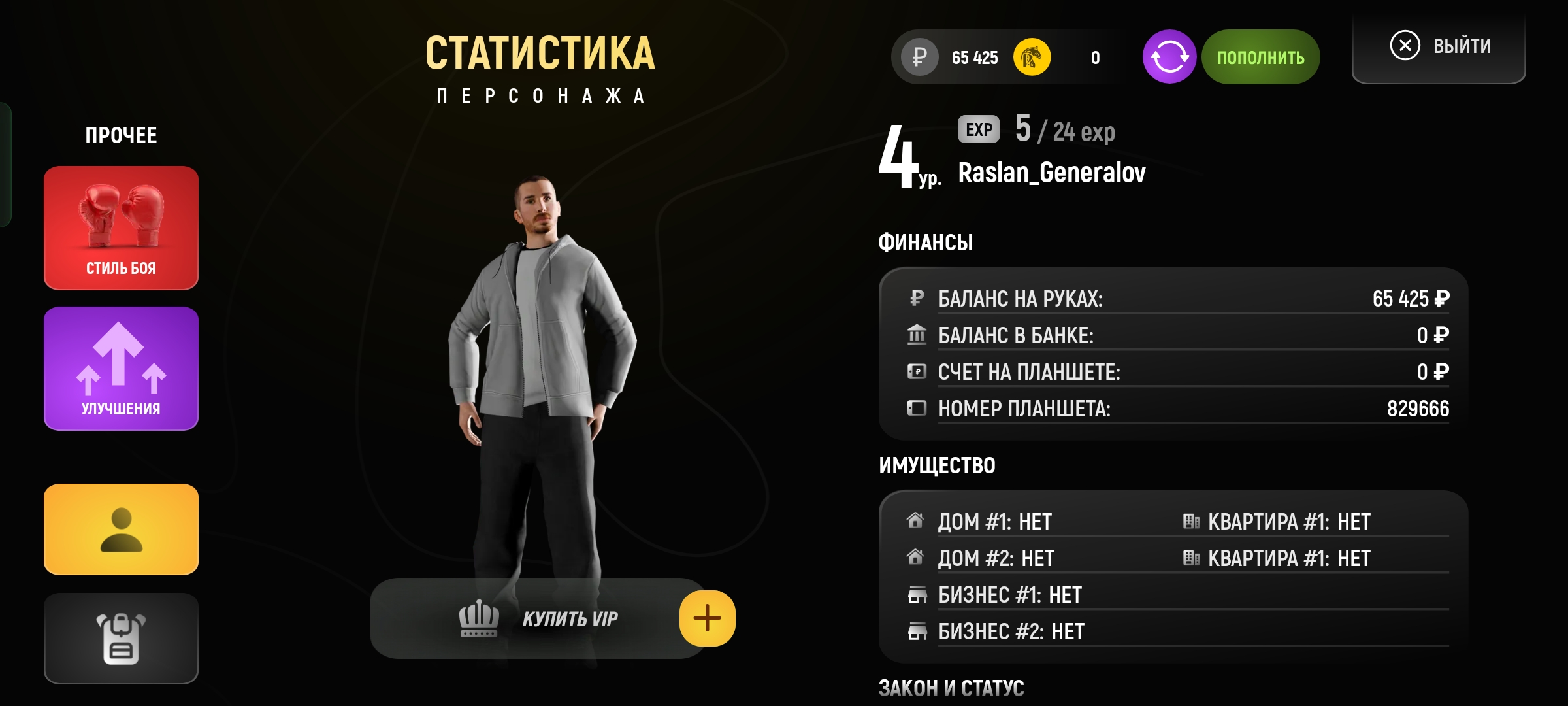Click the house icon for ДОМ #1
Viewport: 1568px width, 706px height.
(917, 521)
